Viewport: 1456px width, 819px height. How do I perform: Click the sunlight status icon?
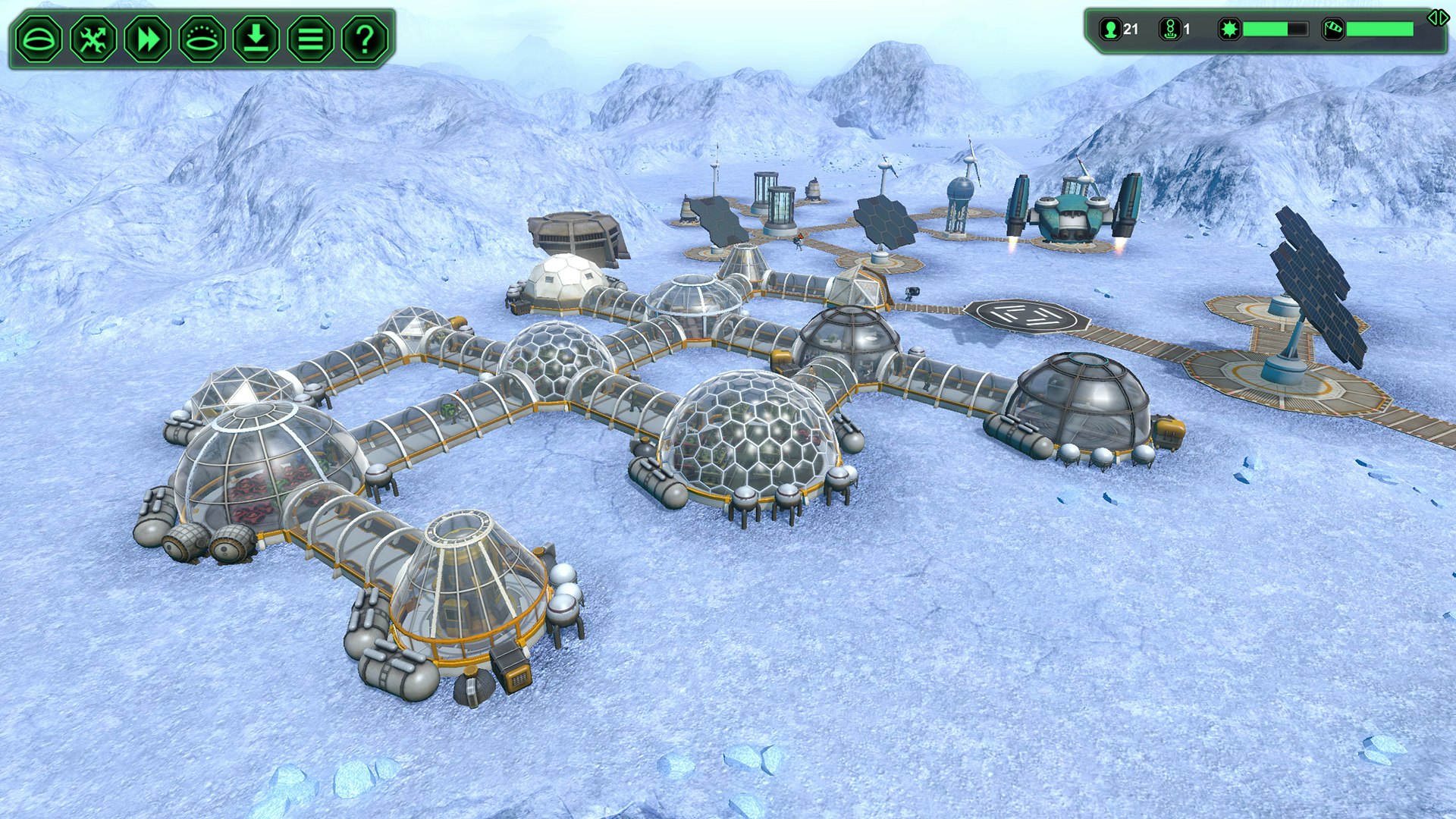click(1229, 28)
